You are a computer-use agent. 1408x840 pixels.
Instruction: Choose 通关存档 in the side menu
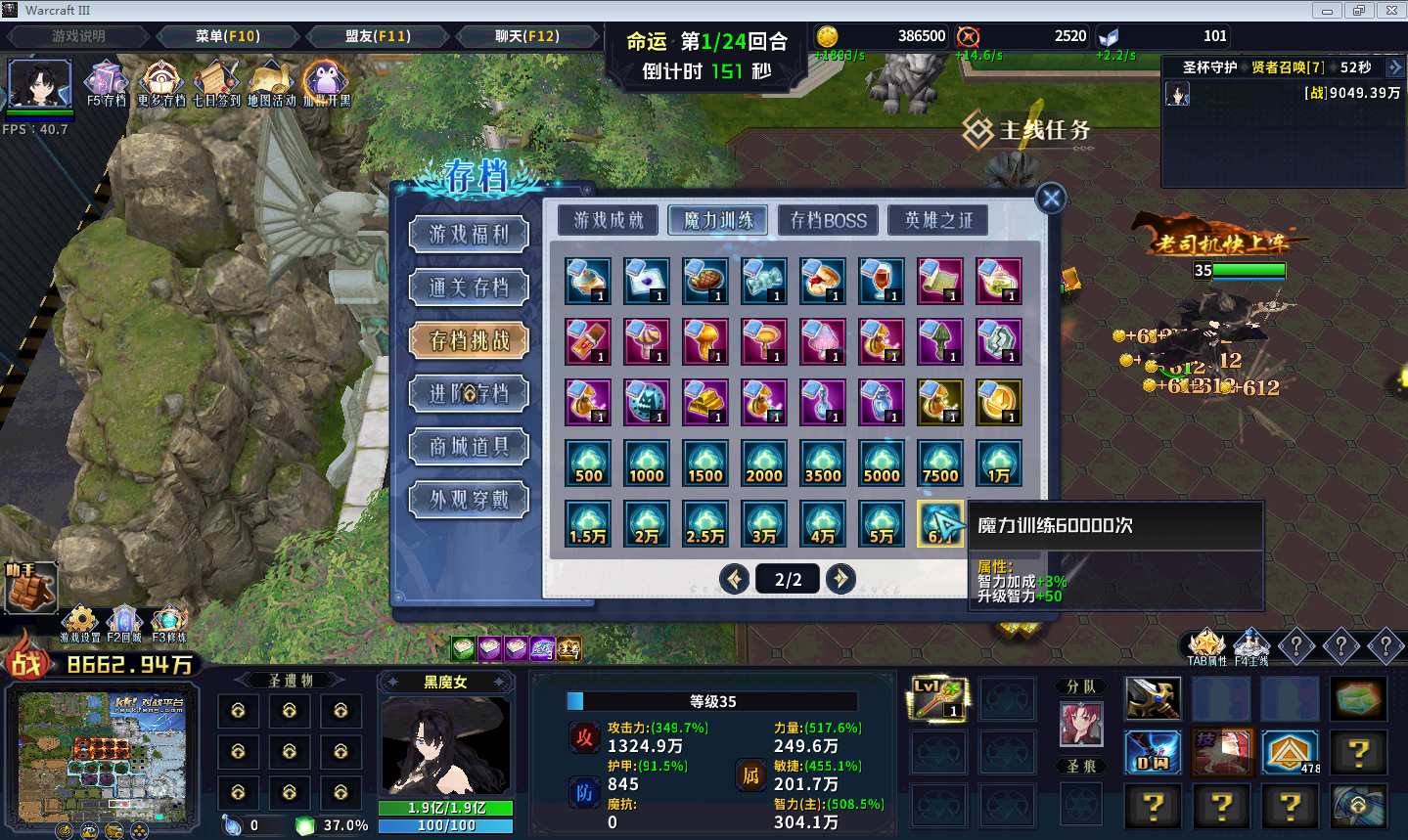coord(470,287)
